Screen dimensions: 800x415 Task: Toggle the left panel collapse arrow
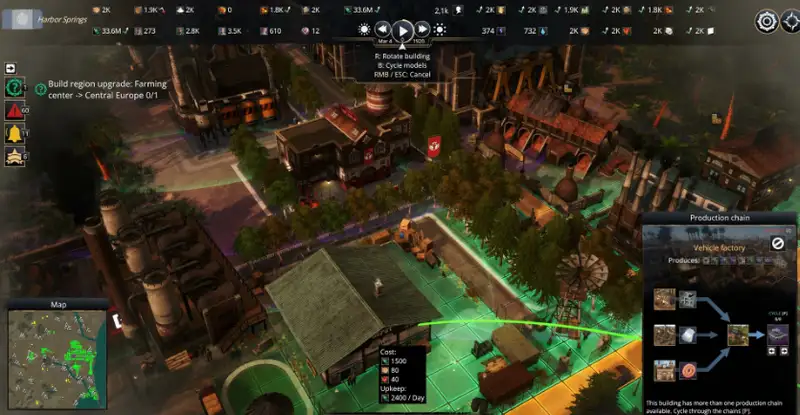click(11, 68)
